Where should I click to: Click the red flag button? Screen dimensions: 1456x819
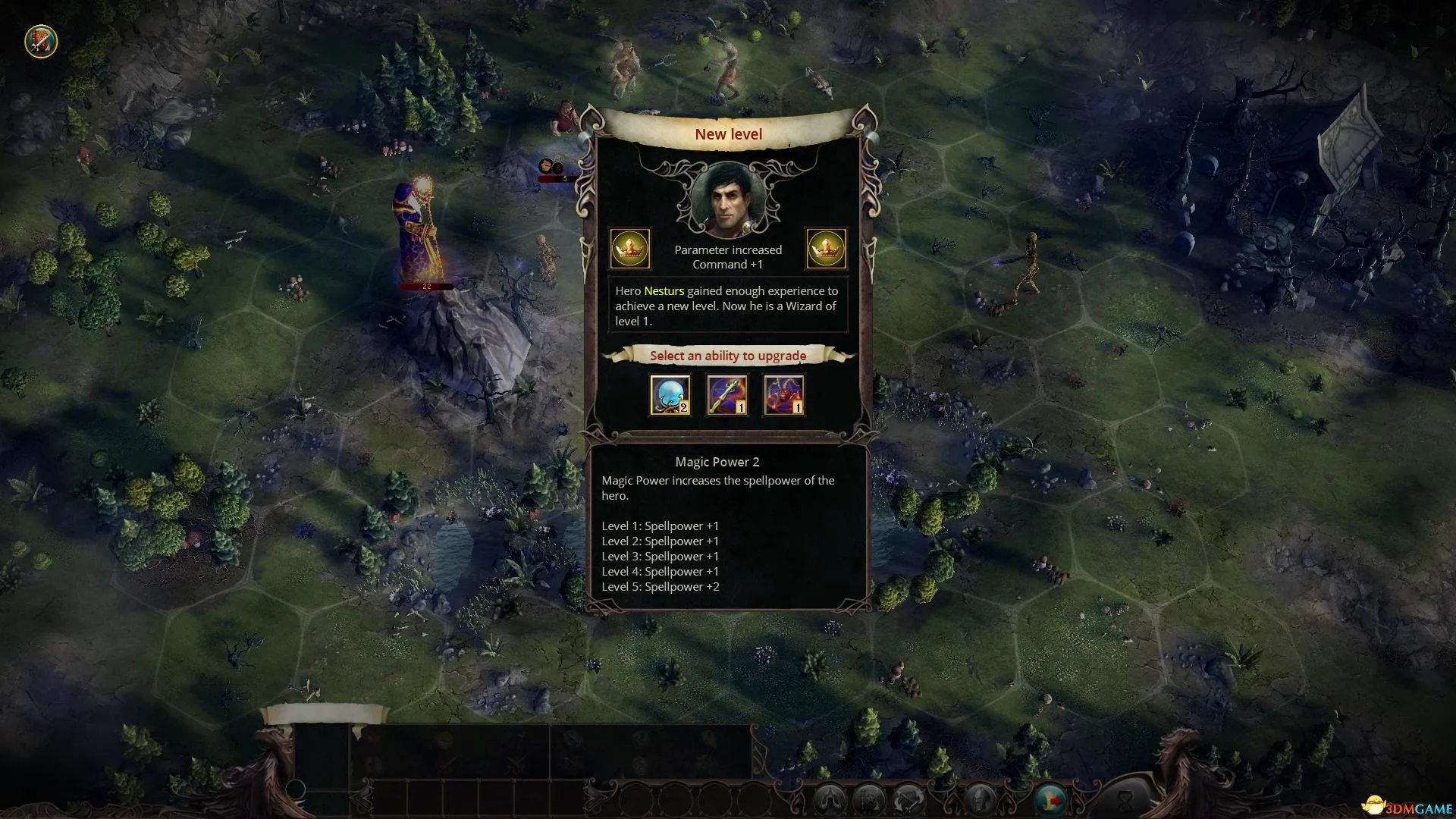1051,799
